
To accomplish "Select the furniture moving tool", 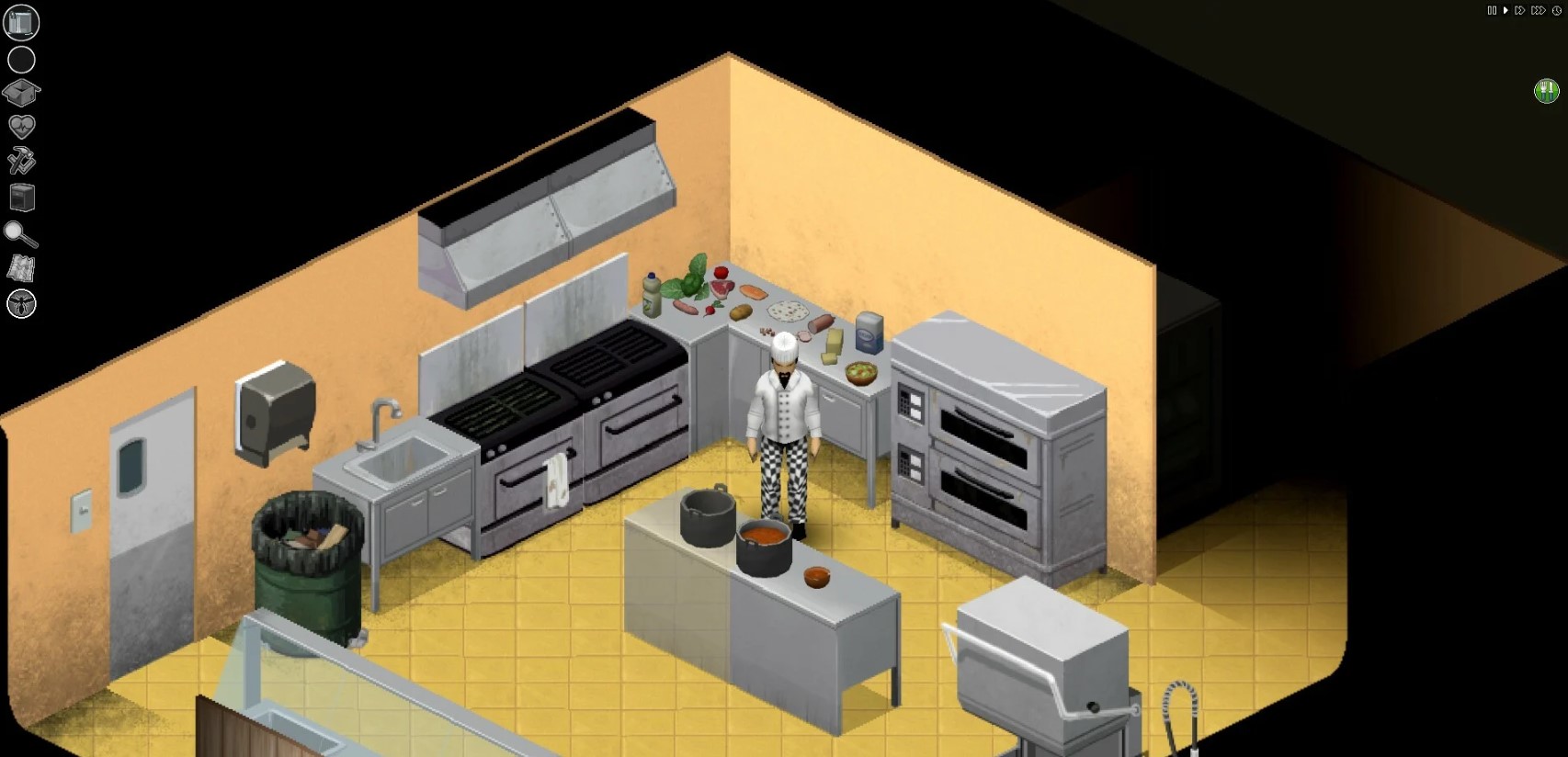I will pos(22,197).
